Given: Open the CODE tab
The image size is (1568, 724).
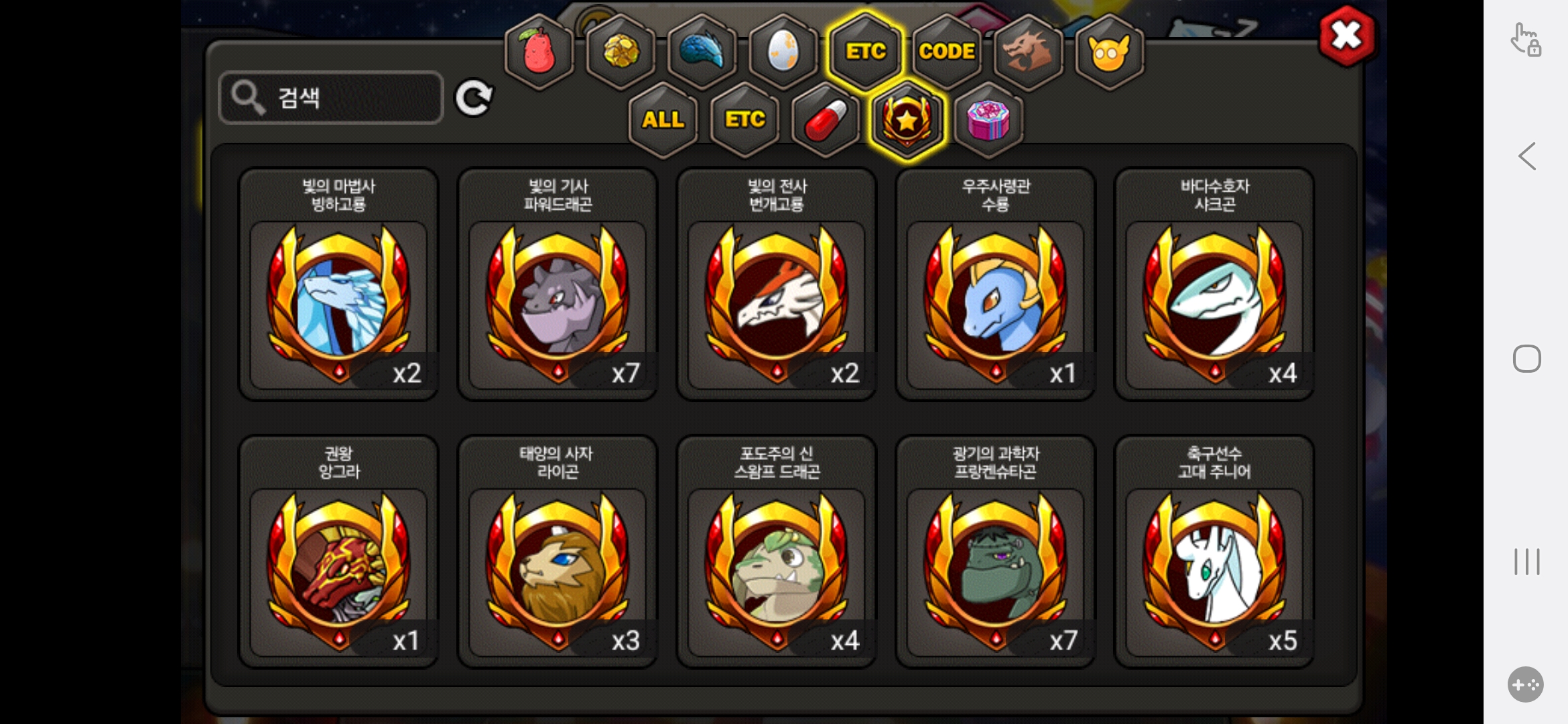Looking at the screenshot, I should coord(946,52).
